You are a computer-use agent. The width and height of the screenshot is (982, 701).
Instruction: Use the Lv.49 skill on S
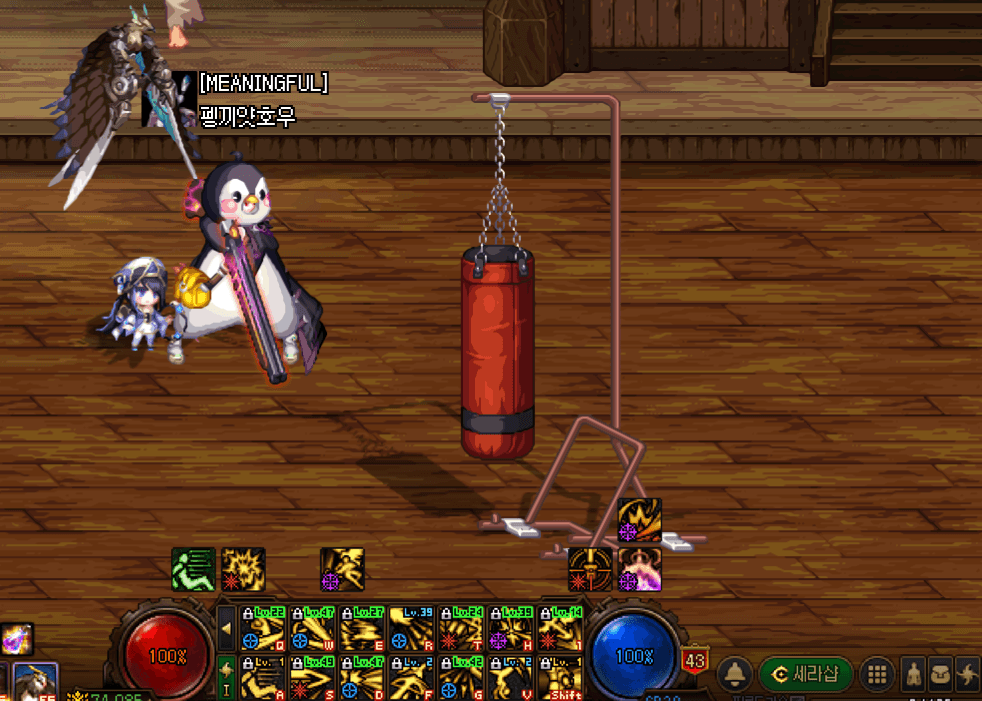coord(313,678)
